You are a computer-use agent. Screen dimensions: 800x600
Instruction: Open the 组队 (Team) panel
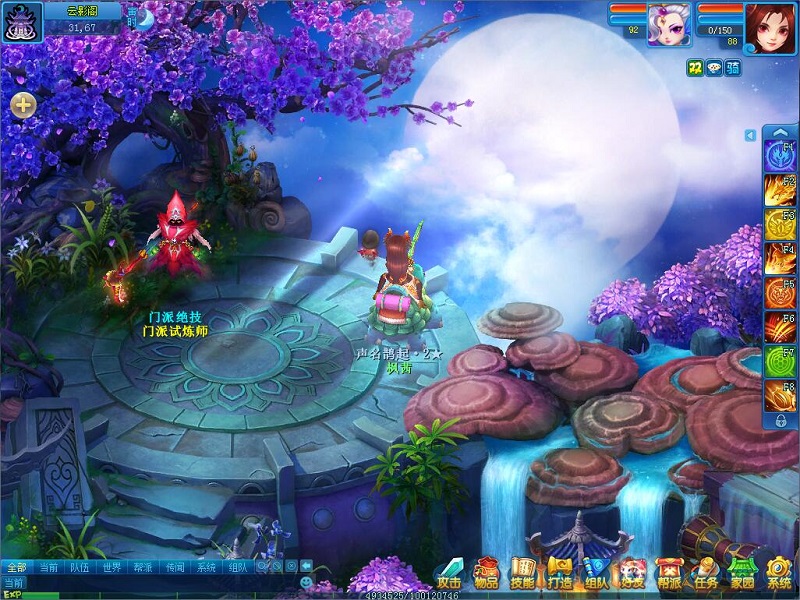(596, 573)
